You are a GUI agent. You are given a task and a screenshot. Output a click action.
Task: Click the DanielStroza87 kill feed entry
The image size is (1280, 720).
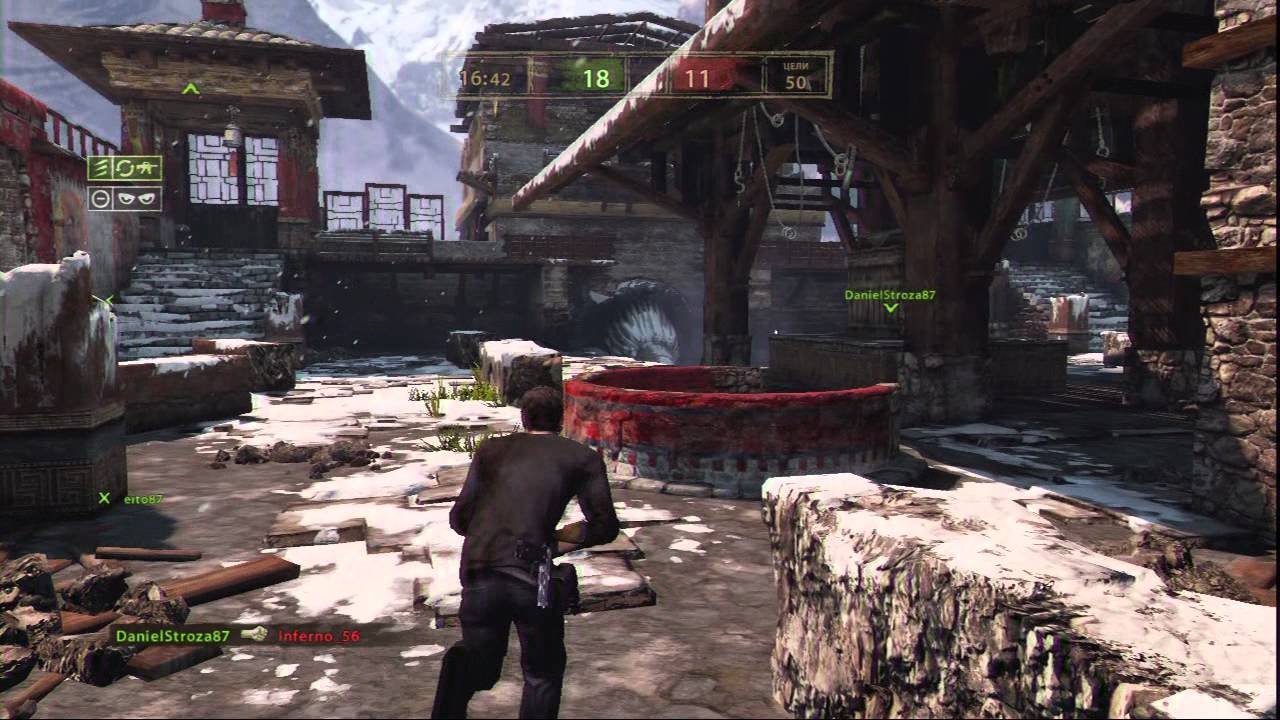coord(172,635)
